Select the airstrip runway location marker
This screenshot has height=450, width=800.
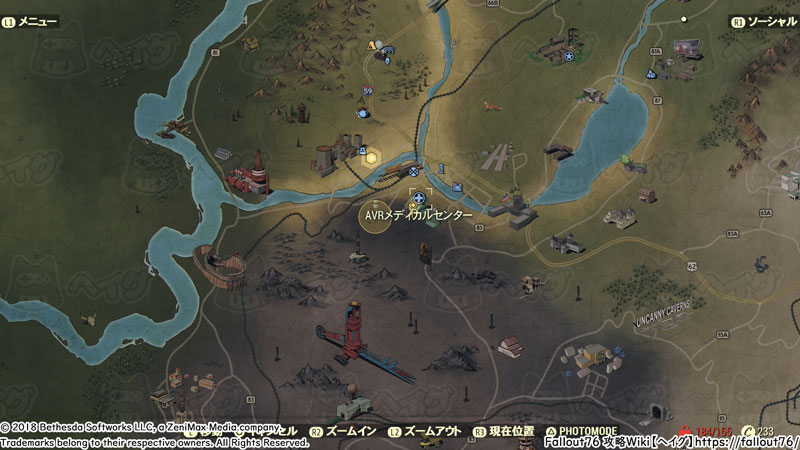[x=496, y=159]
